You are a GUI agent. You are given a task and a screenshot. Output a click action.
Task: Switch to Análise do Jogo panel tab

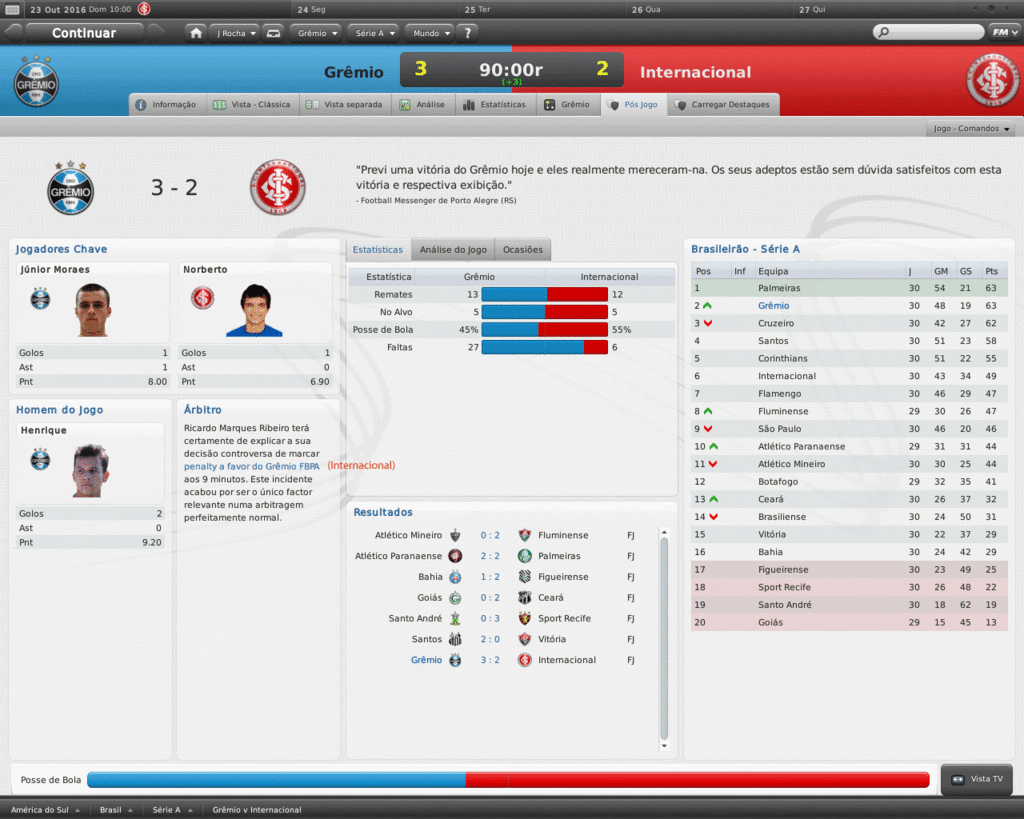click(x=453, y=250)
